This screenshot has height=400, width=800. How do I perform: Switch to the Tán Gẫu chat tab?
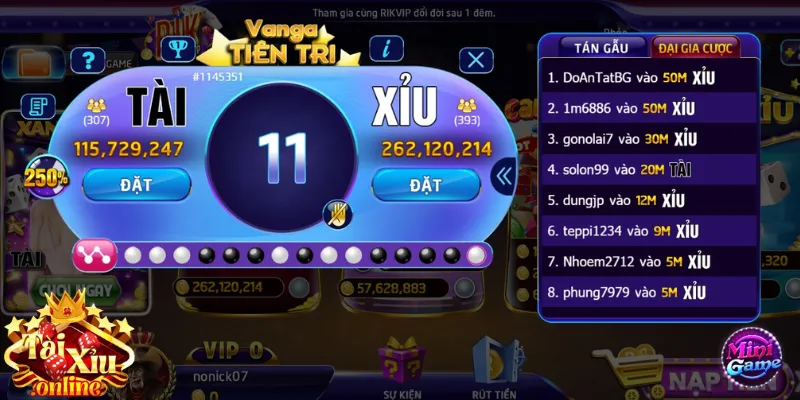tap(593, 46)
